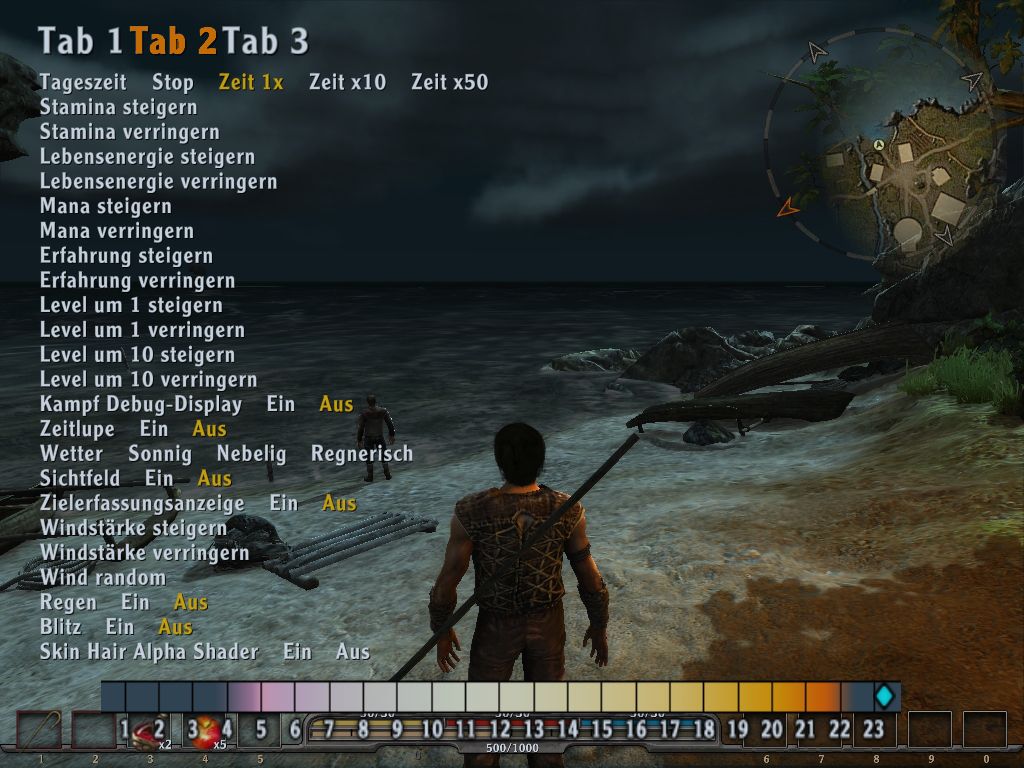Turn Blitz on with Ein
Viewport: 1024px width, 768px height.
pos(120,627)
